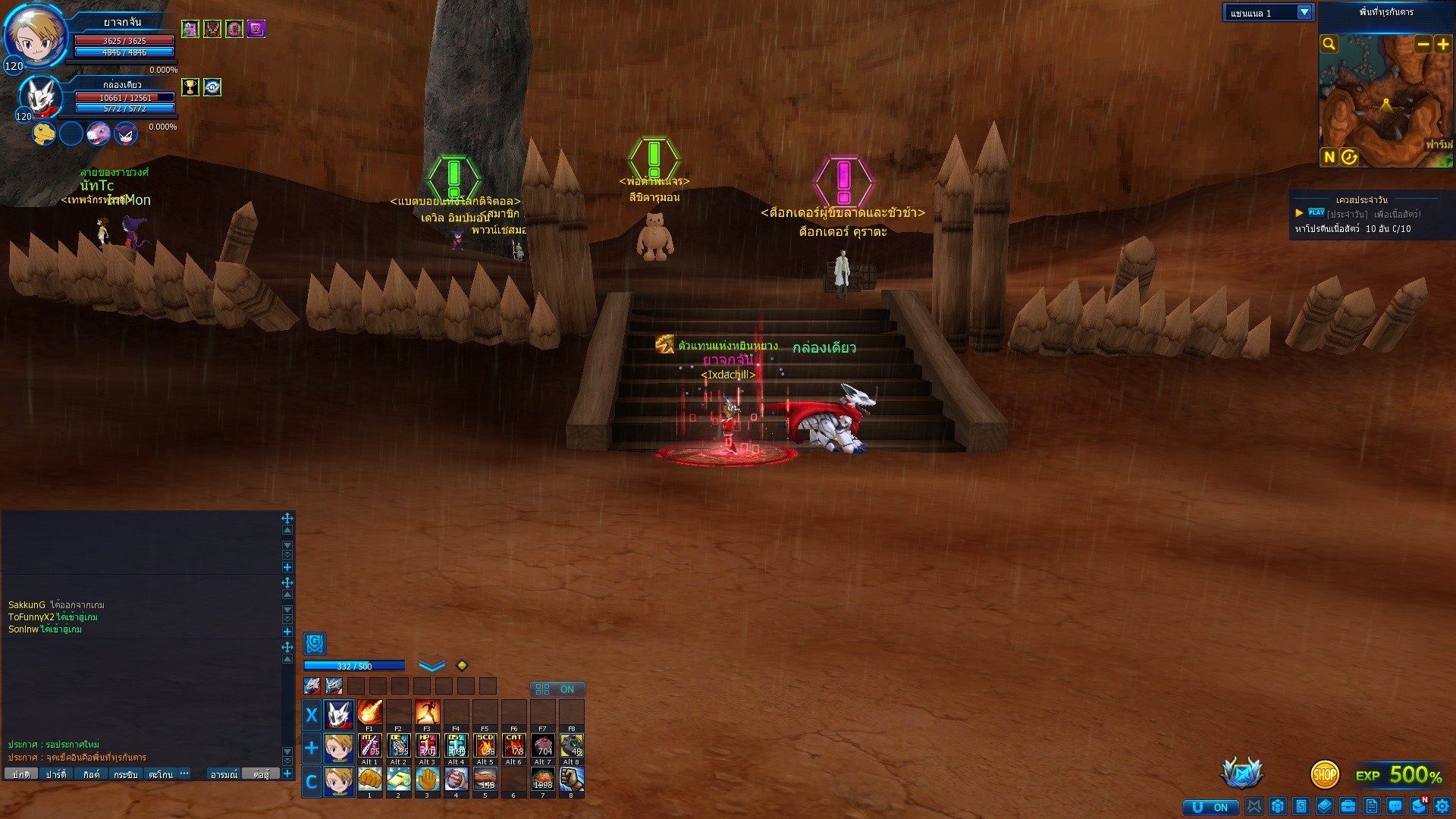Toggle the magnet ON button
1456x819 pixels.
(1210, 807)
